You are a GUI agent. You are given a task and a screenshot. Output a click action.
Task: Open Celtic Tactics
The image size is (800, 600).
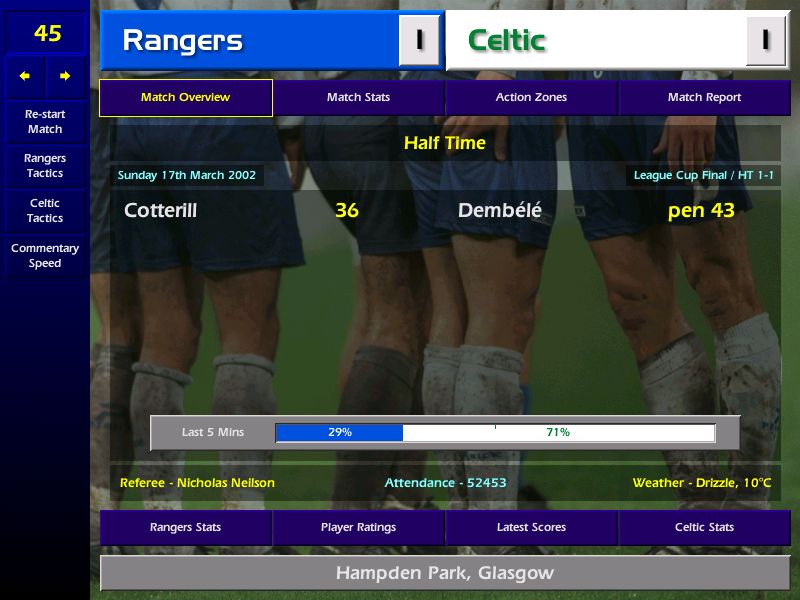pyautogui.click(x=45, y=211)
